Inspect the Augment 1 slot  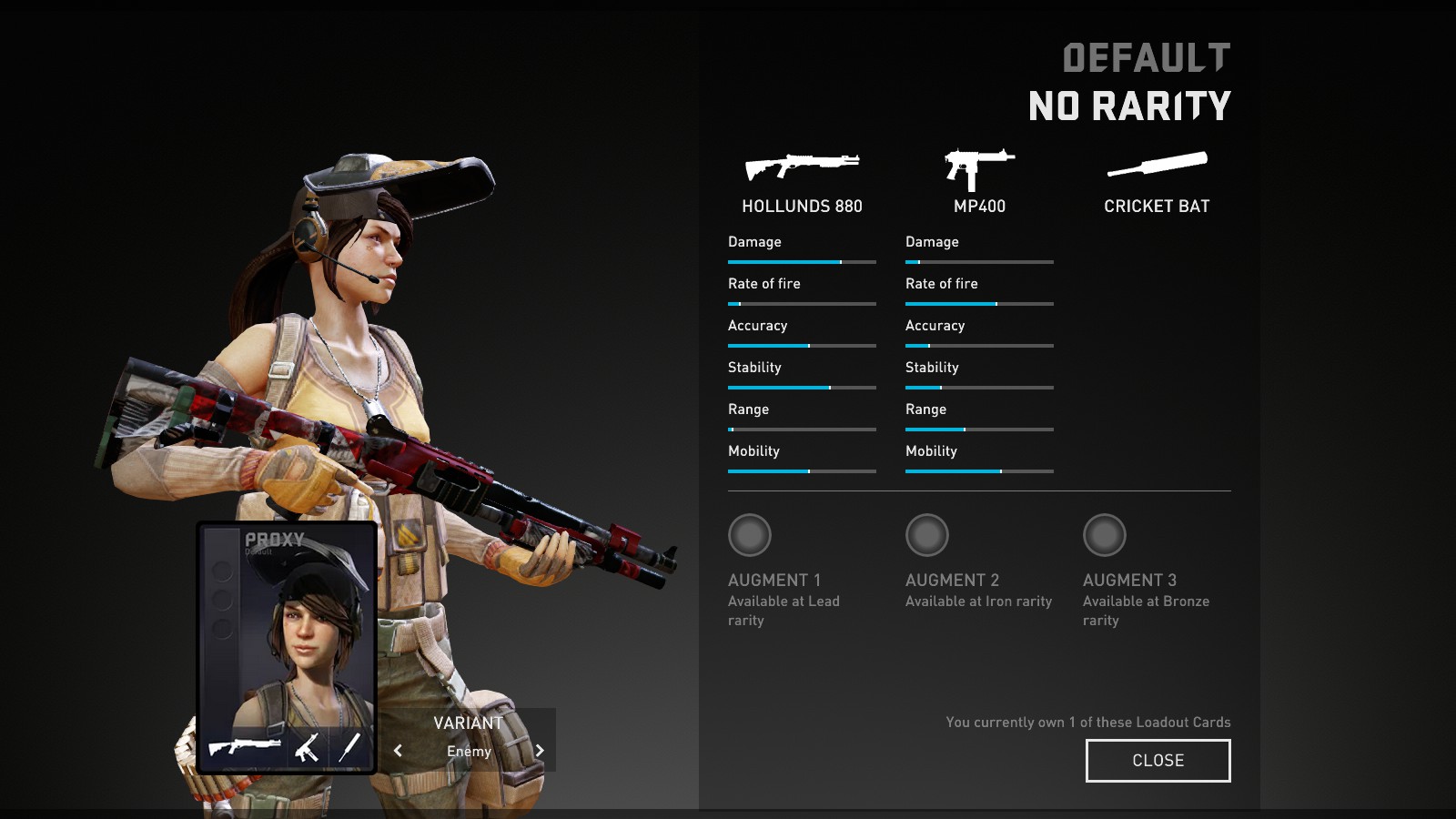(750, 535)
